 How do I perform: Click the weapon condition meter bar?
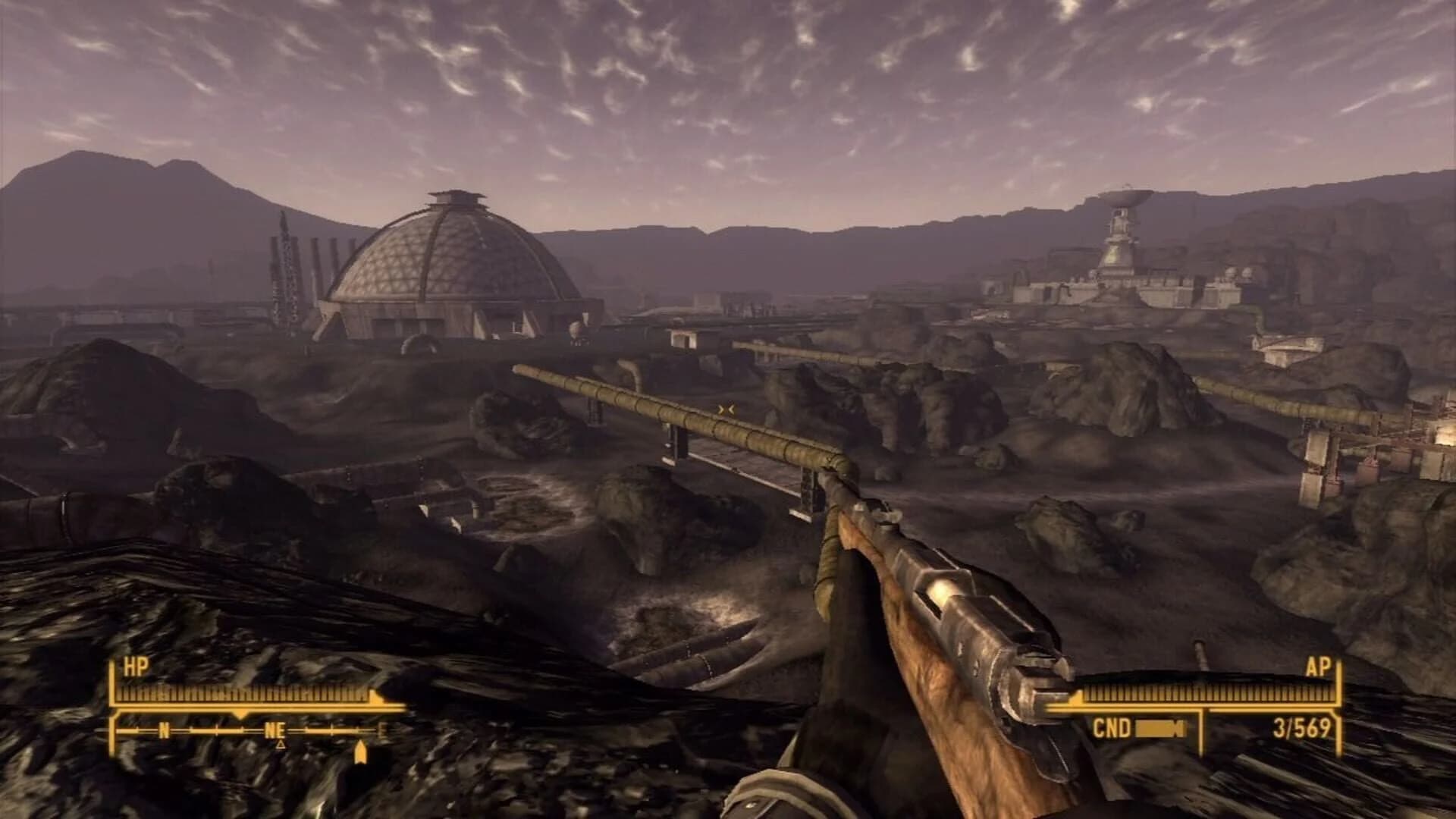click(x=1160, y=726)
